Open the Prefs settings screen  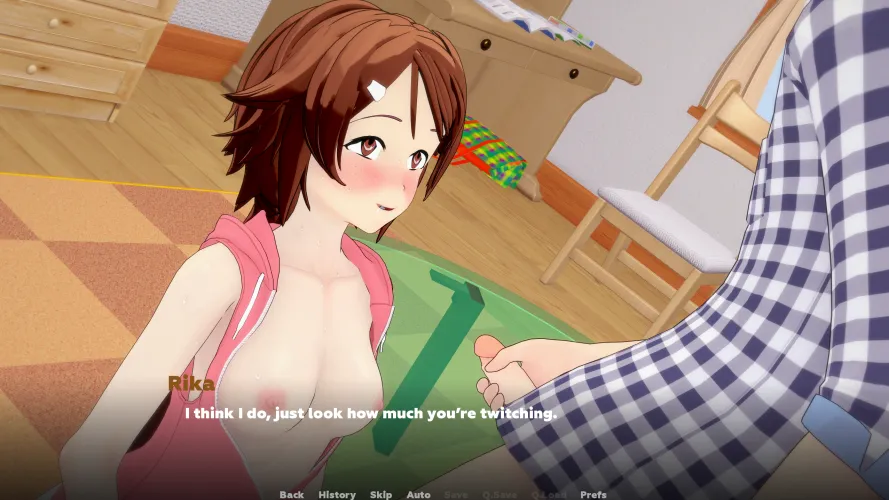click(x=593, y=494)
